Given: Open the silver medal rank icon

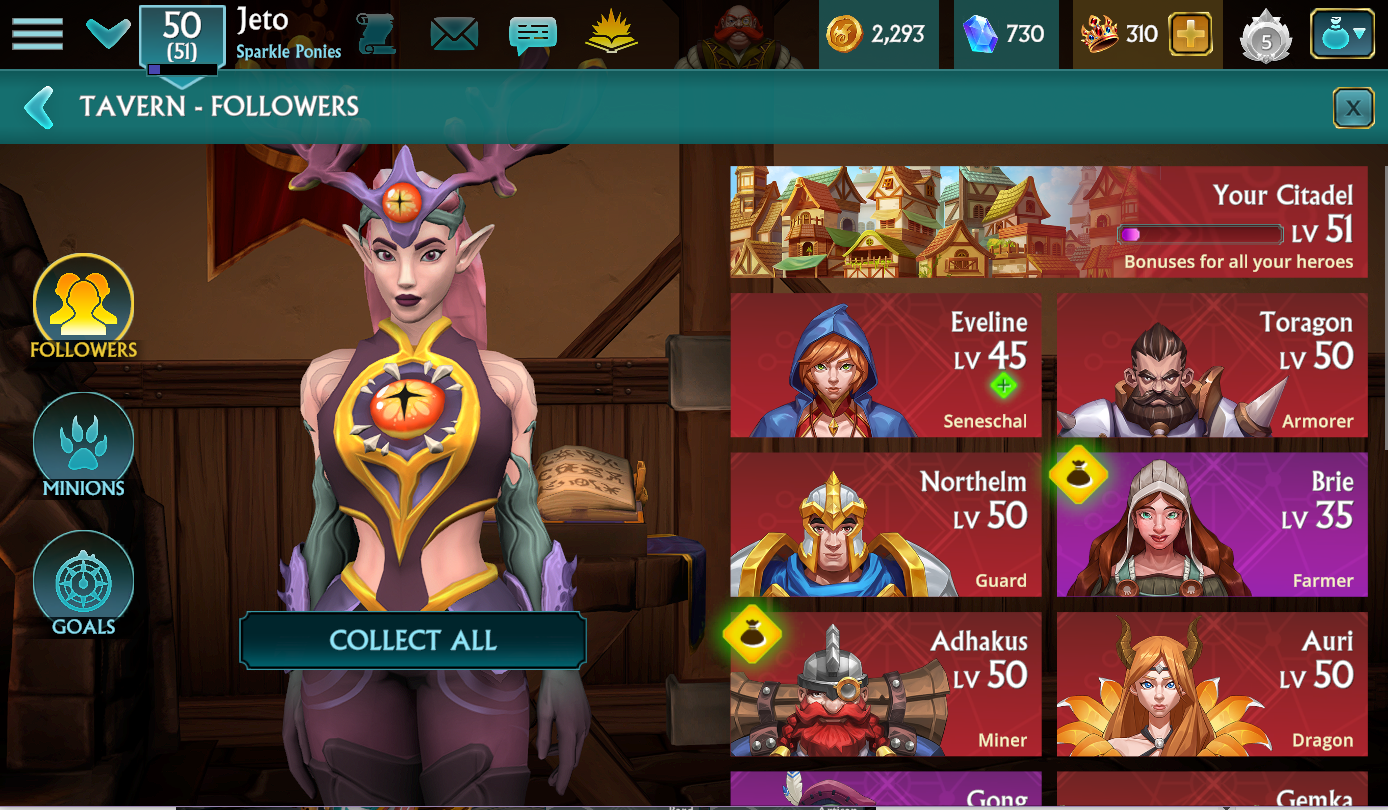Looking at the screenshot, I should (x=1265, y=37).
